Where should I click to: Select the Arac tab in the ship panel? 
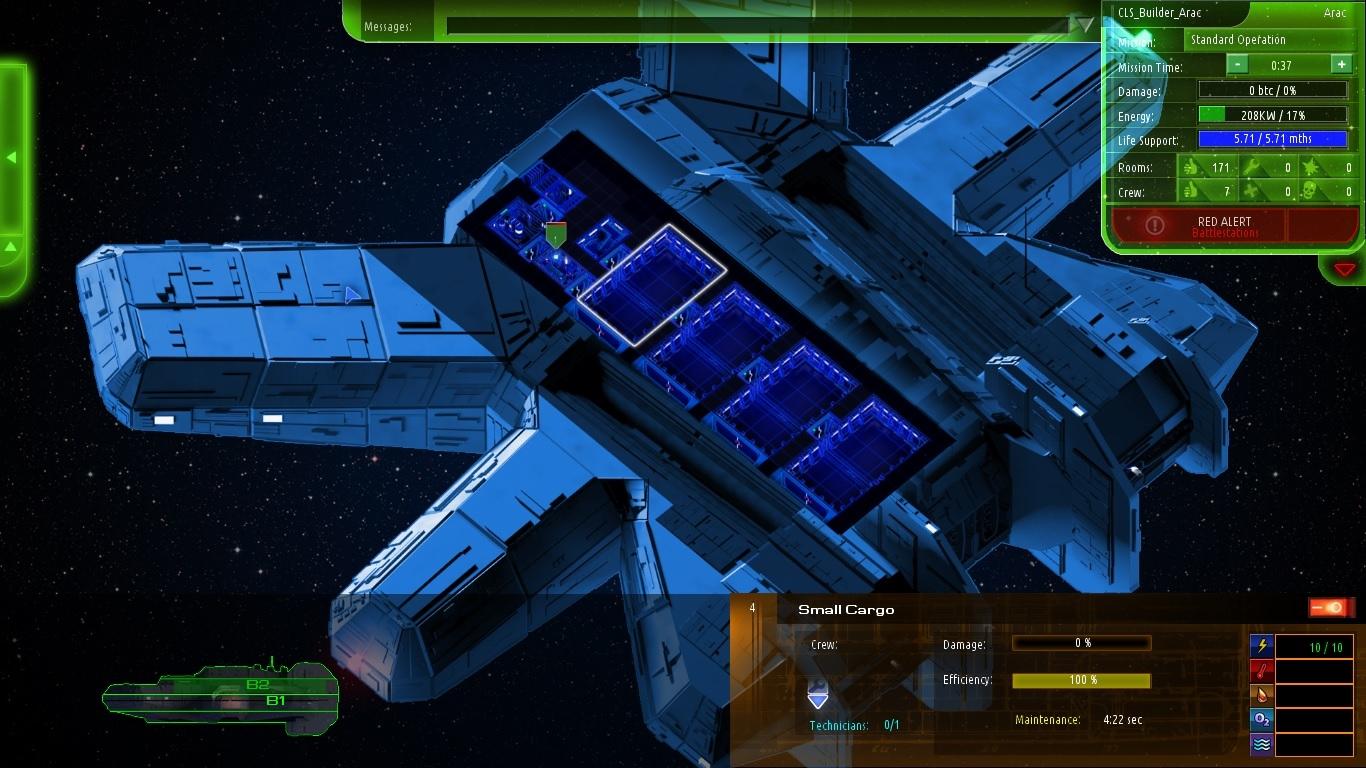pyautogui.click(x=1332, y=13)
